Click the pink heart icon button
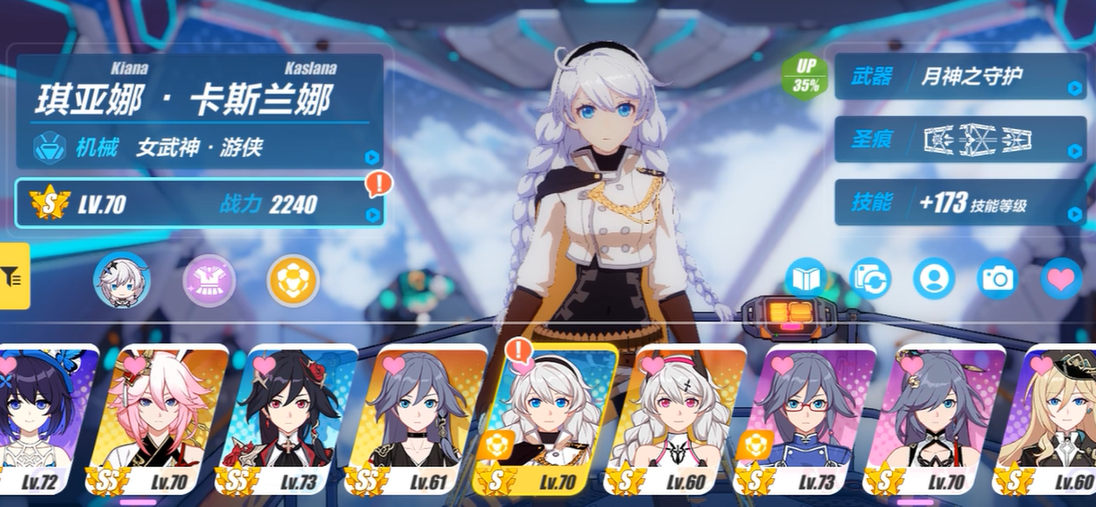 pyautogui.click(x=1061, y=279)
